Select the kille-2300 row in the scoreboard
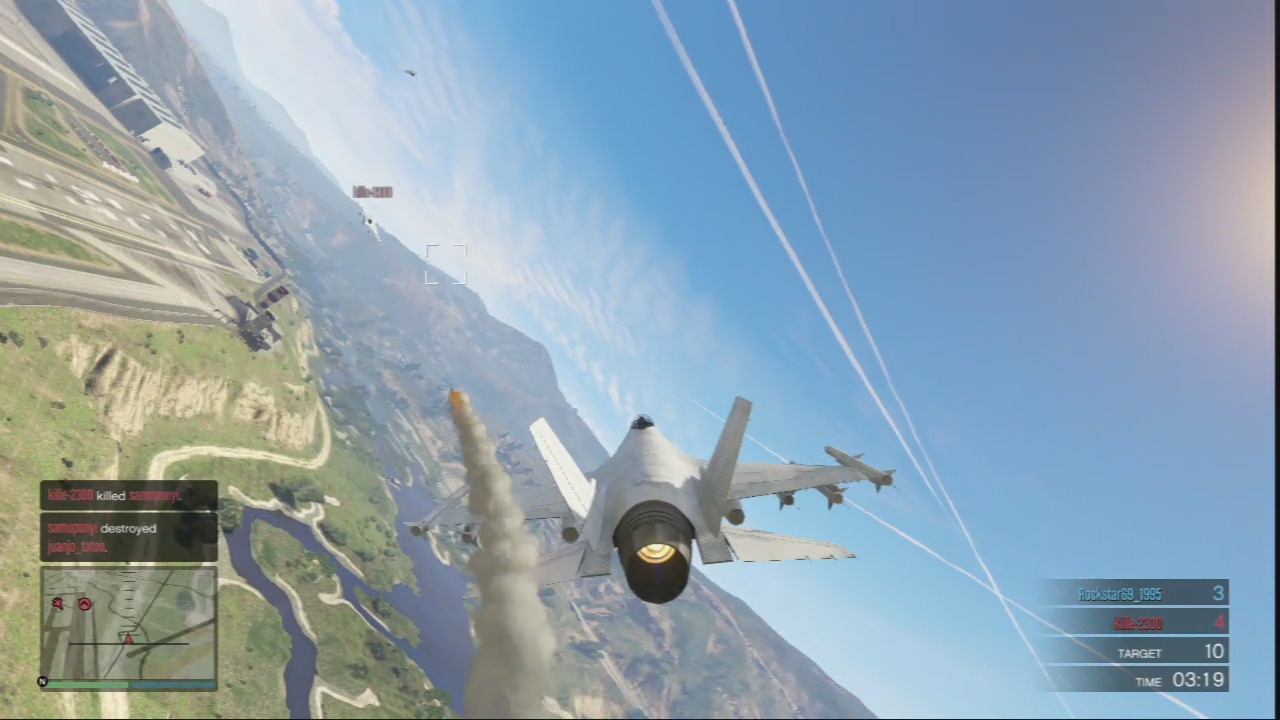The height and width of the screenshot is (720, 1280). click(1135, 623)
